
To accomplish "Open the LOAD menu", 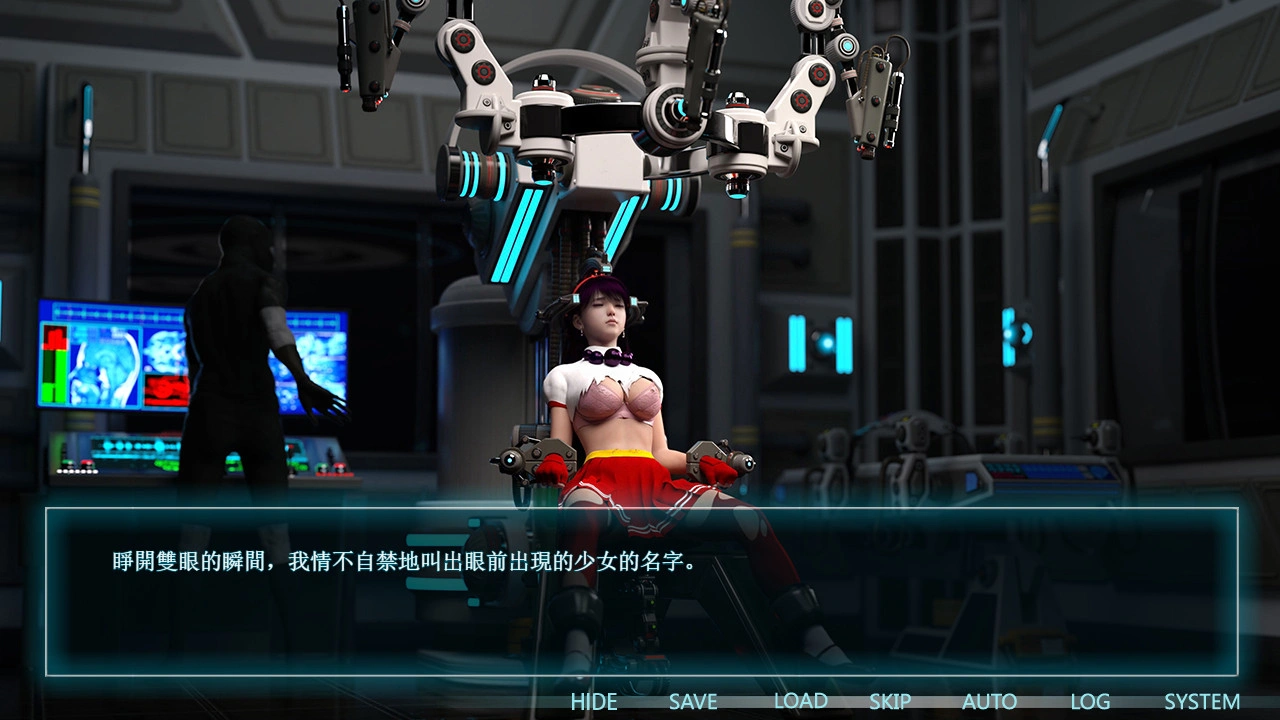I will coord(800,702).
